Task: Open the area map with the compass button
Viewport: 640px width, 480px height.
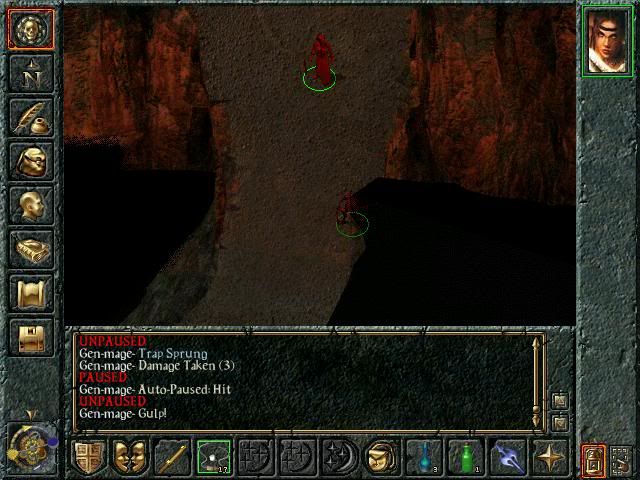Action: click(31, 73)
